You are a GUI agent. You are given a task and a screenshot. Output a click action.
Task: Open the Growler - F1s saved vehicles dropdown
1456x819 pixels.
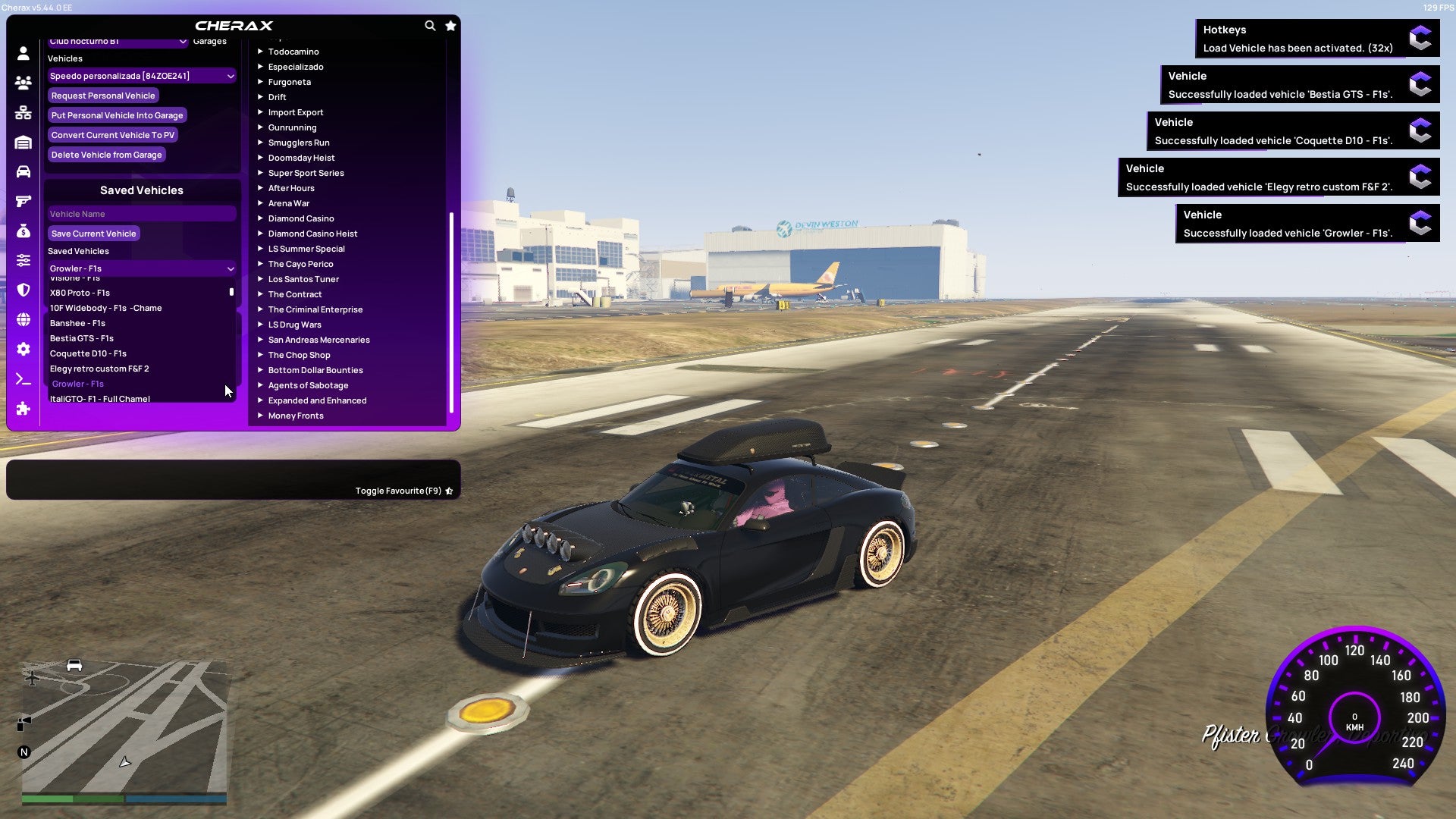(x=141, y=268)
